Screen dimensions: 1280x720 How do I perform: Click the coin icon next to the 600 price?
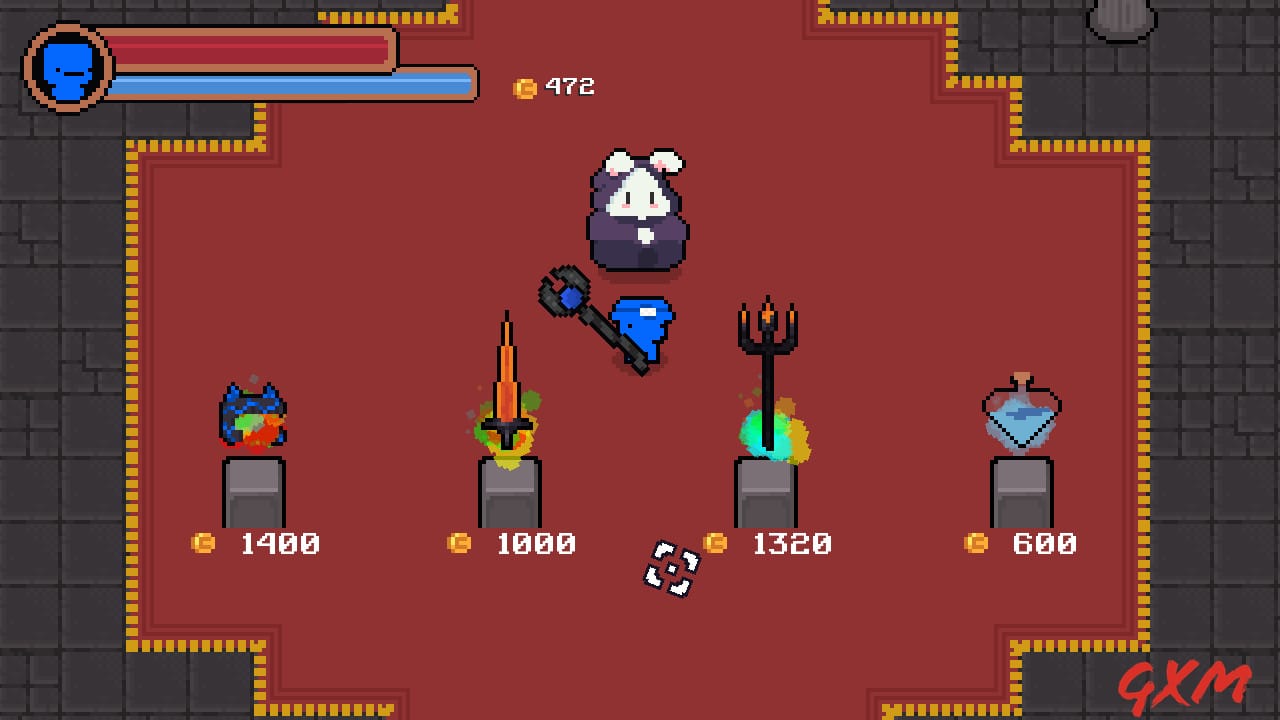coord(975,544)
